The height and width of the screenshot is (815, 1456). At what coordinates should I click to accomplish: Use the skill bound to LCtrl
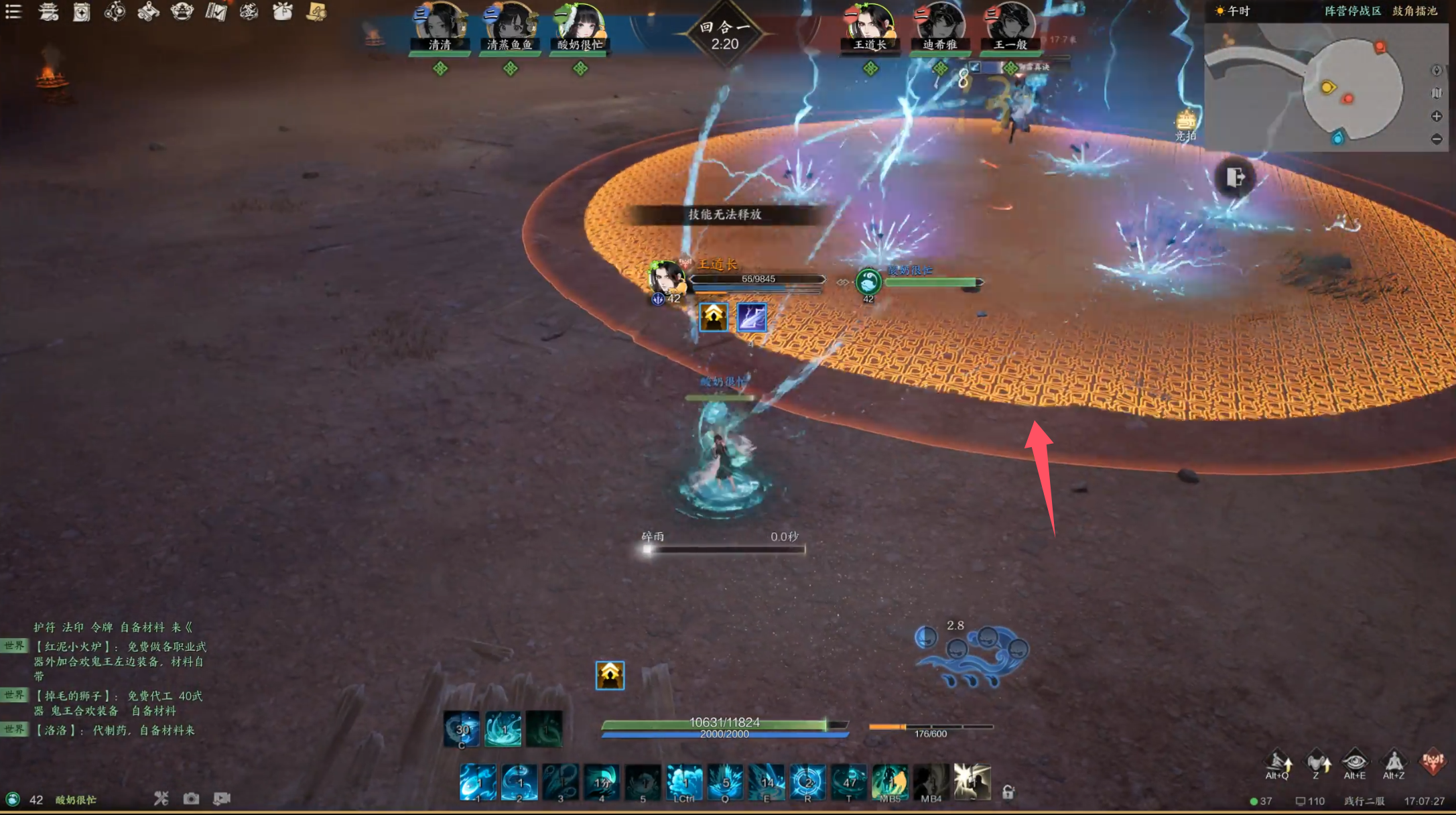pos(684,782)
